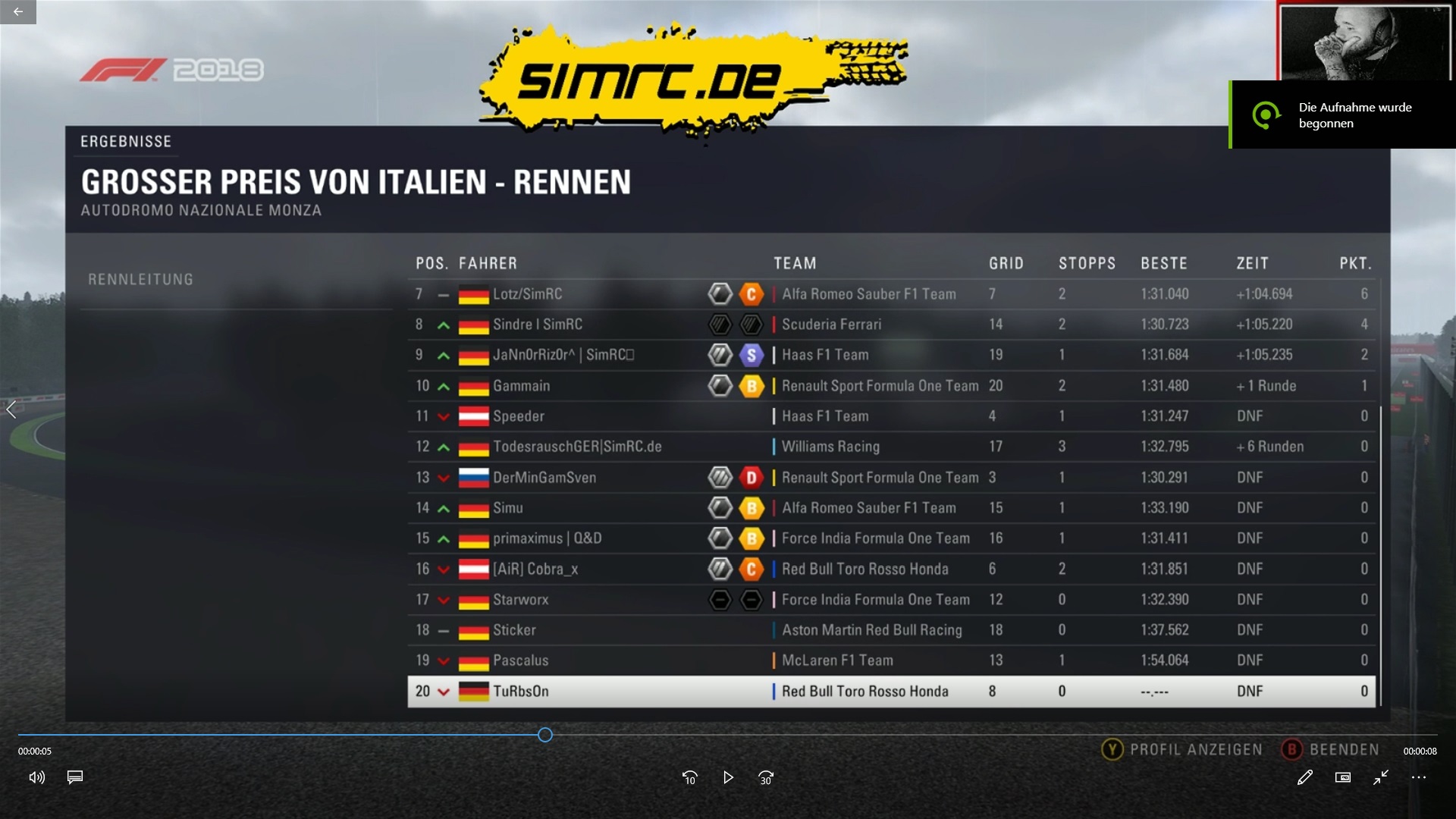Click the video player back arrow

point(18,11)
